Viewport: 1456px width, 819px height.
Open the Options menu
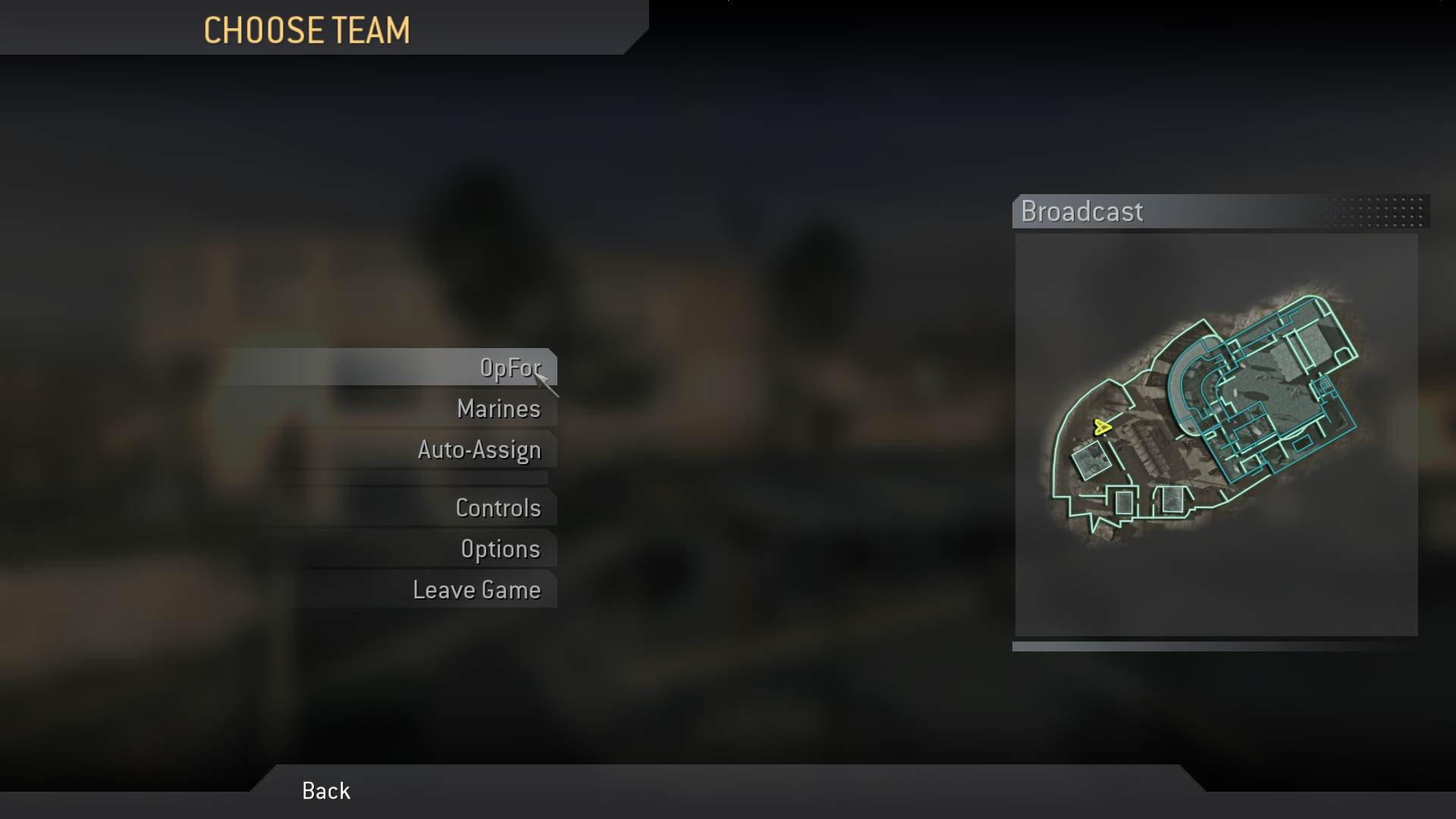pos(501,548)
